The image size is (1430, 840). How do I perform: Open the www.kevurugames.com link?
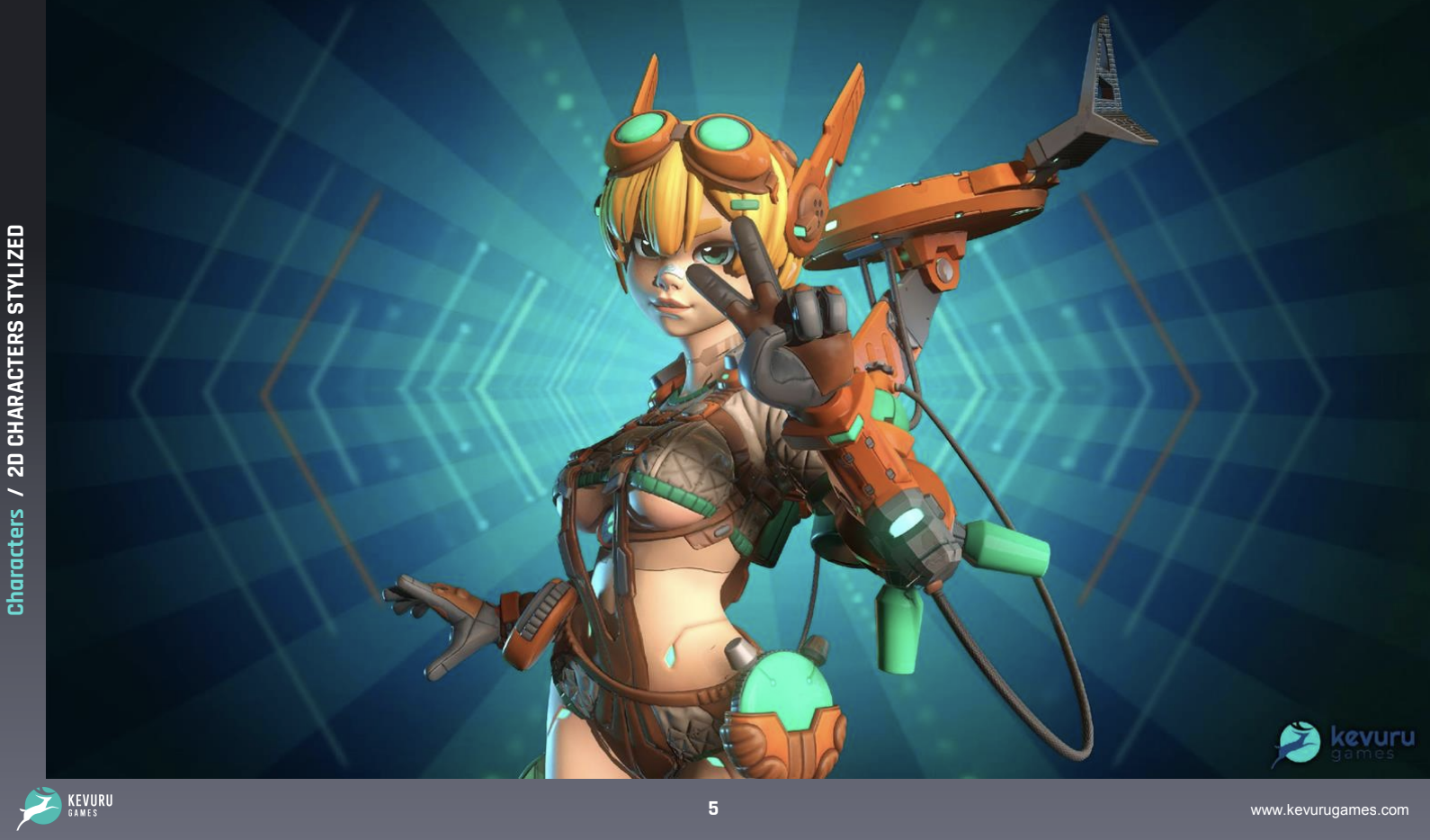[x=1328, y=810]
